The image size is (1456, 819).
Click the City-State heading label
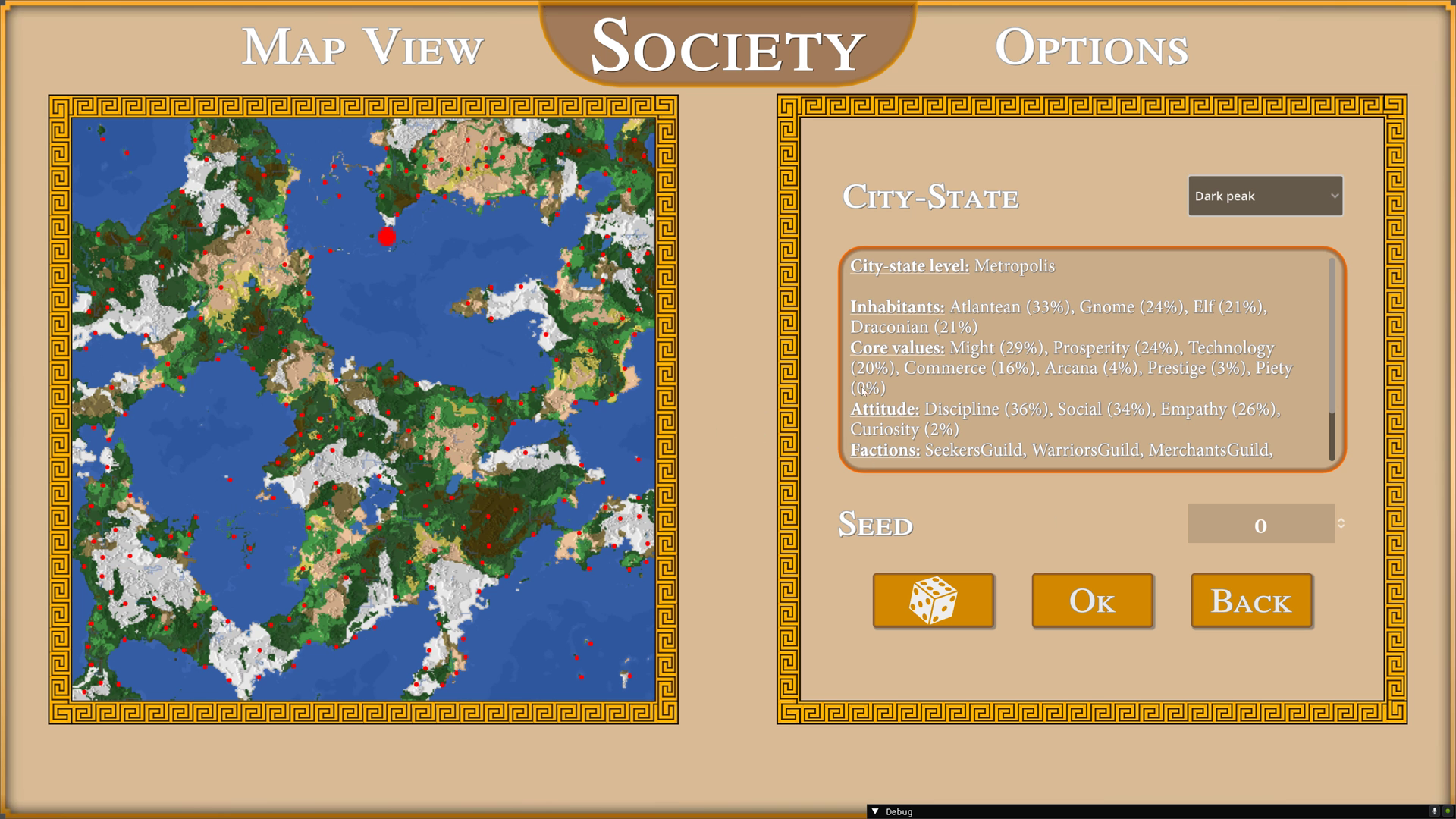(x=931, y=197)
